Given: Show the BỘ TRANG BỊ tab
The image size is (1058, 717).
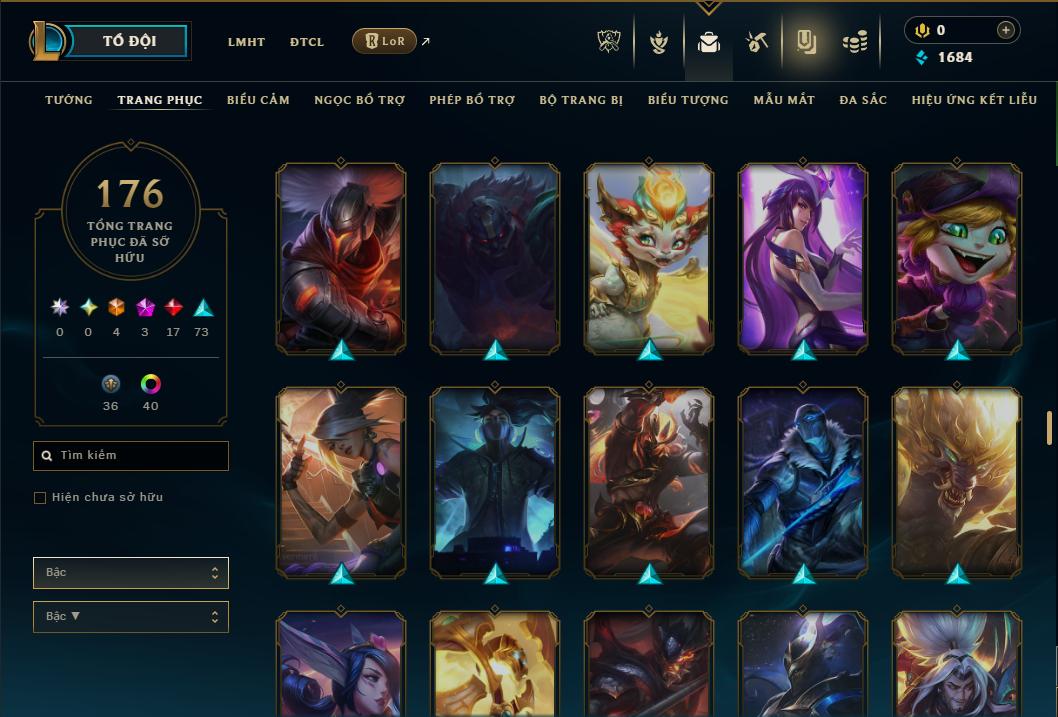Looking at the screenshot, I should tap(581, 100).
